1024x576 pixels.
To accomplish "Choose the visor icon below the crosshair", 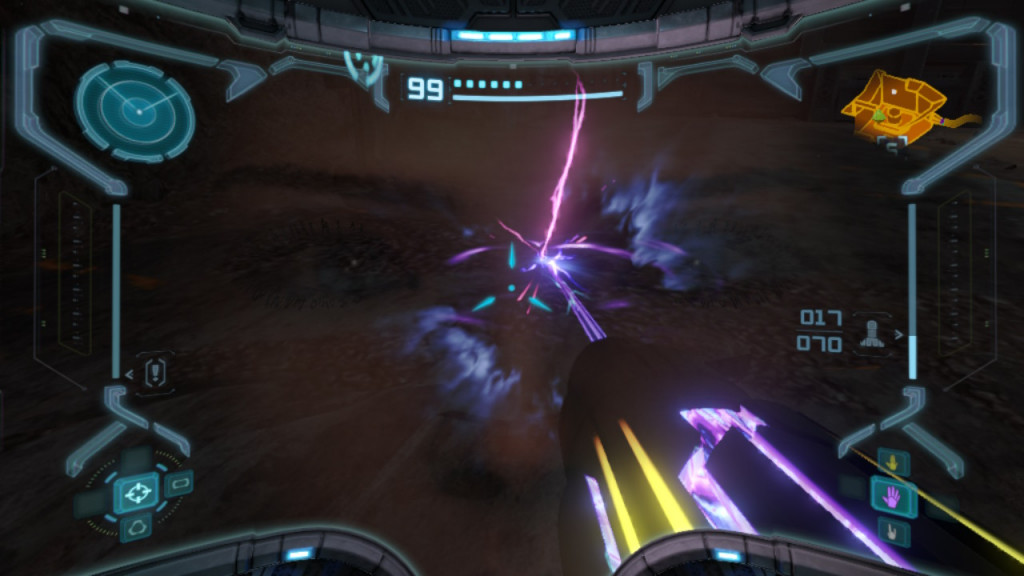I will point(136,526).
